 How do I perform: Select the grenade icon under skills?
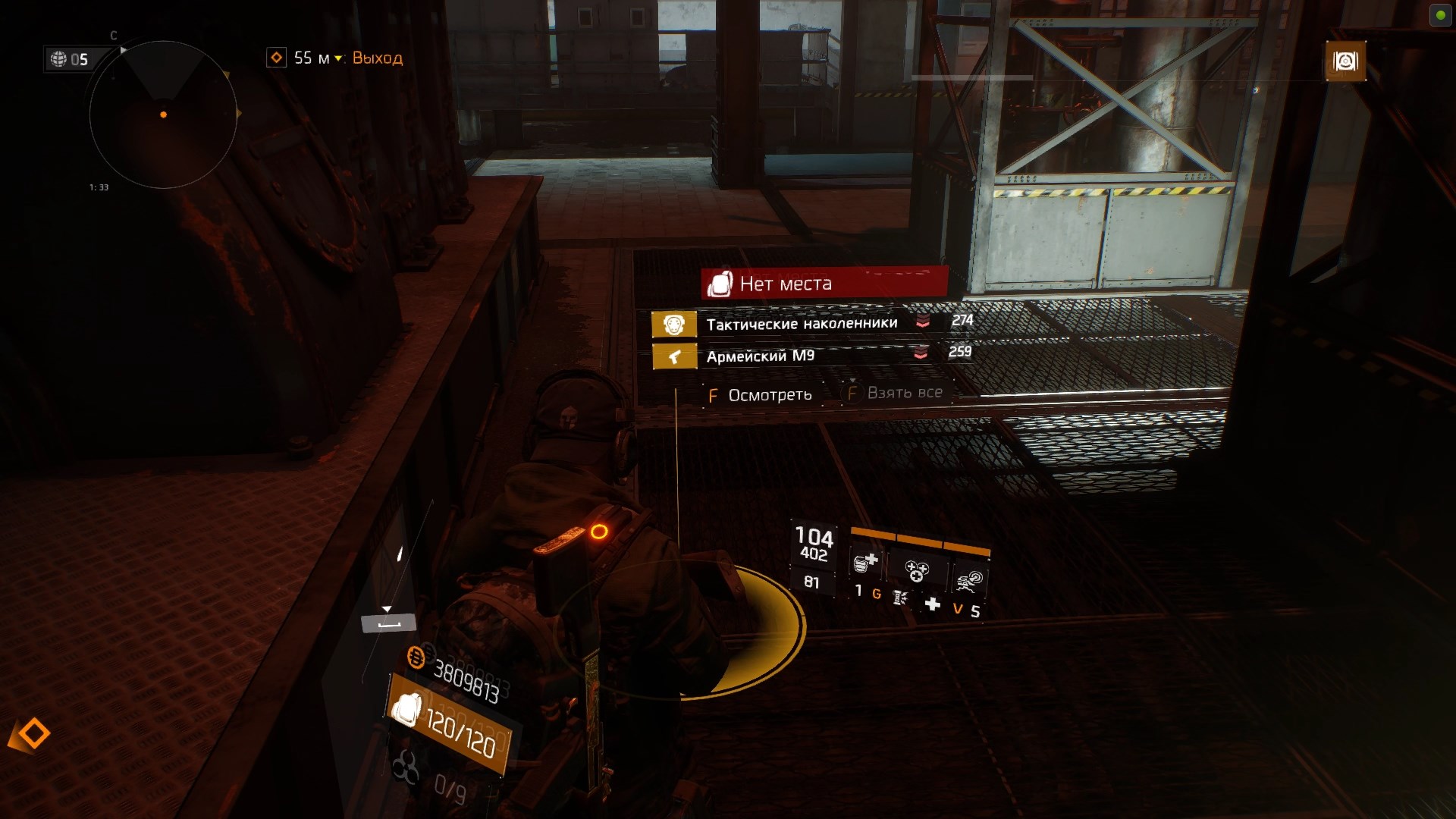coord(900,598)
